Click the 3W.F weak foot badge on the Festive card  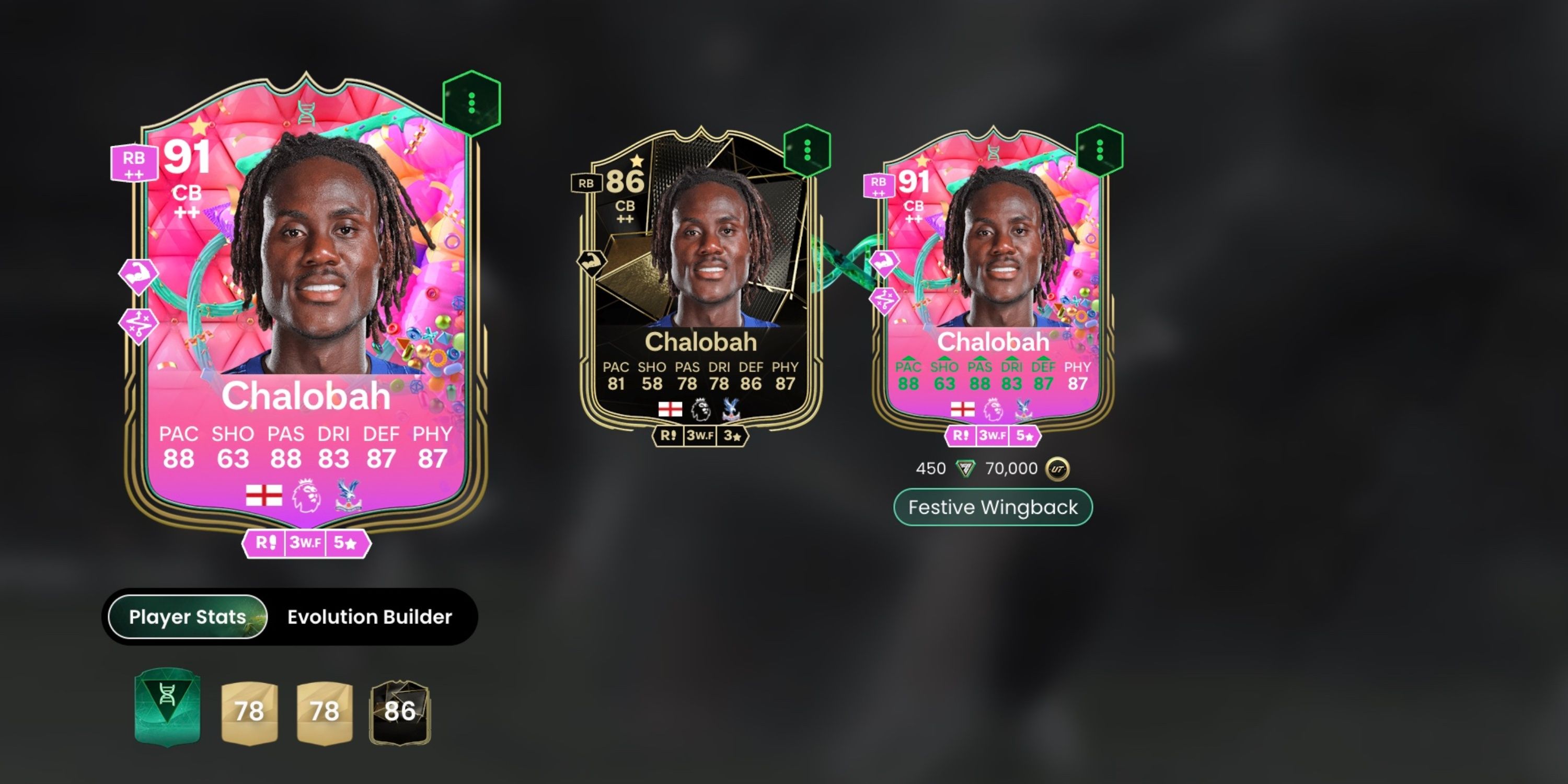click(993, 436)
